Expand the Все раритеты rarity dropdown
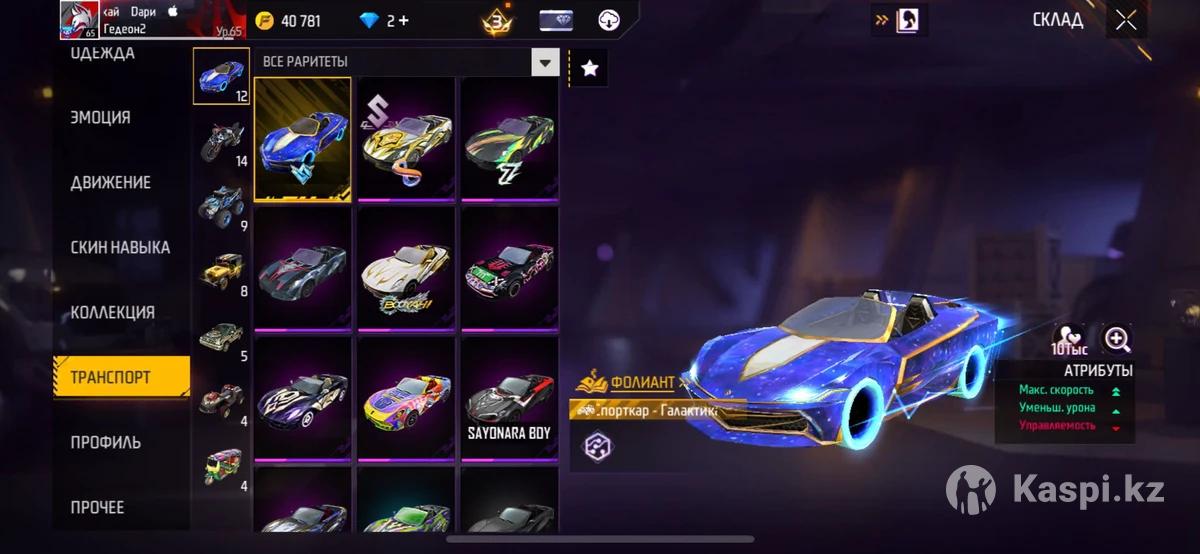The height and width of the screenshot is (554, 1200). [545, 62]
